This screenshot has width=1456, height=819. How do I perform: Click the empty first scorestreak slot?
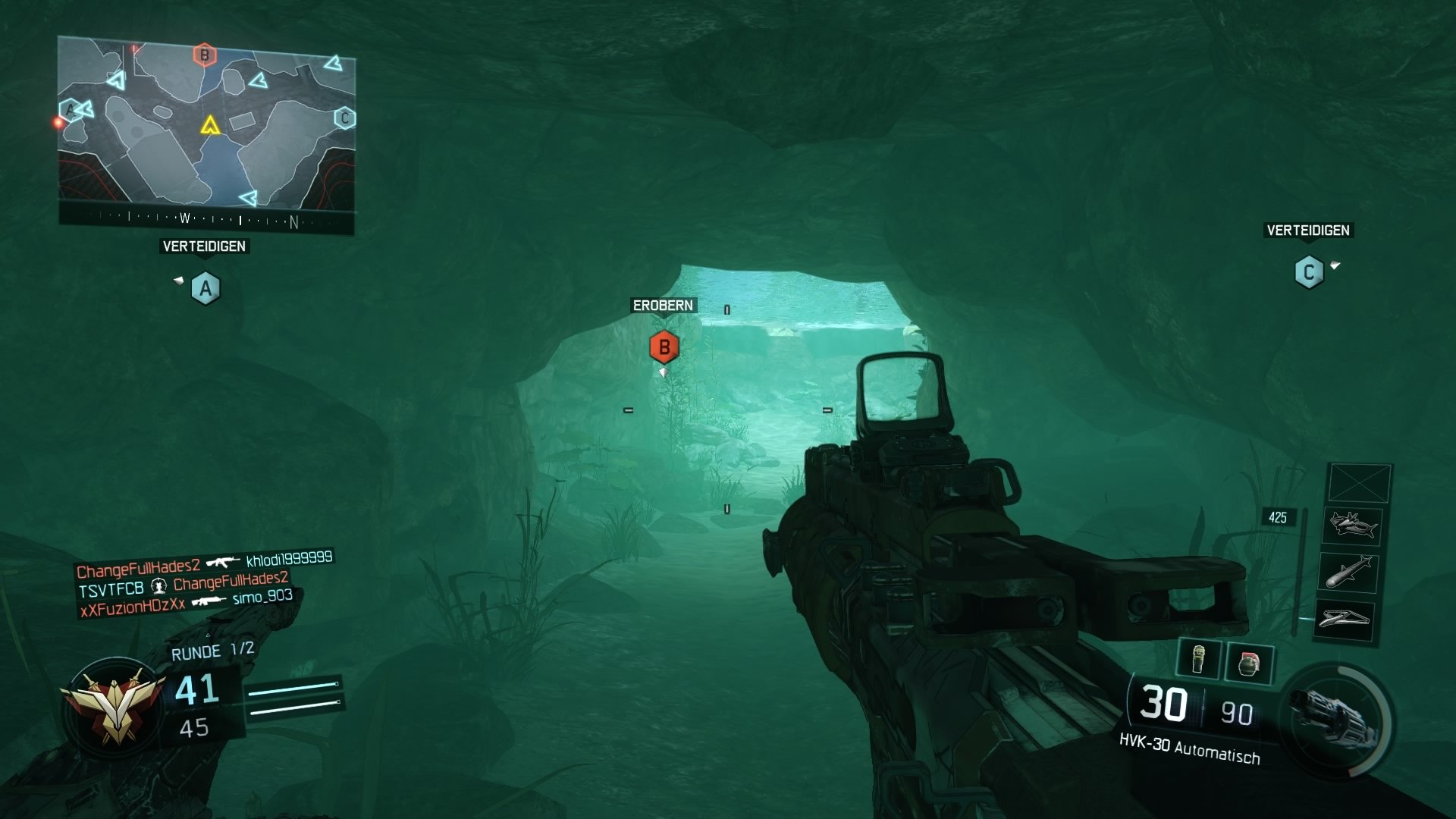(1360, 482)
